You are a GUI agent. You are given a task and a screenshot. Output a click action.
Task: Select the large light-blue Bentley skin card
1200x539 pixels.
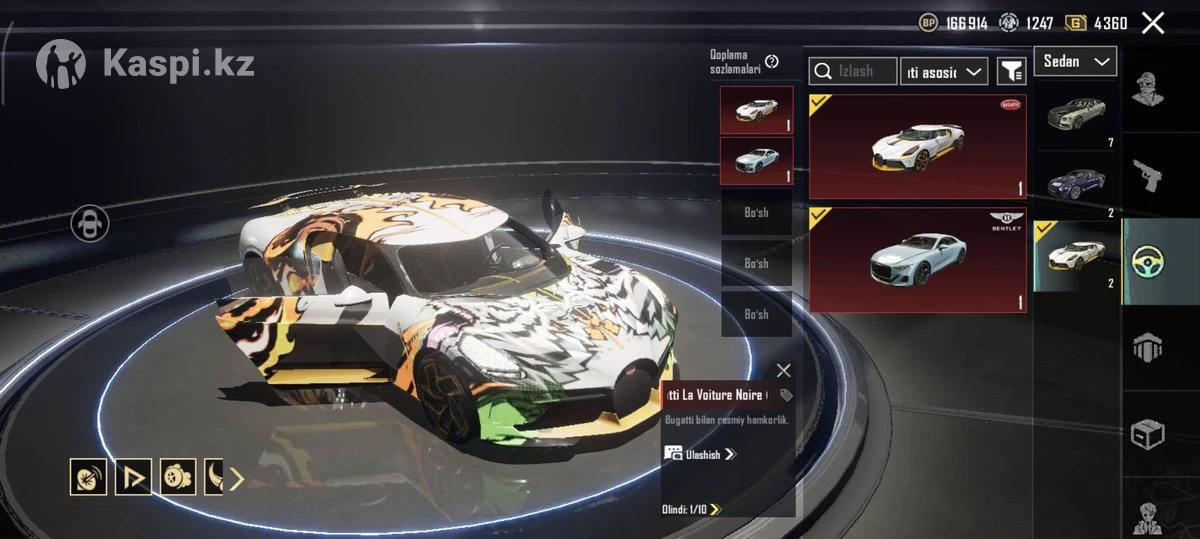[917, 260]
